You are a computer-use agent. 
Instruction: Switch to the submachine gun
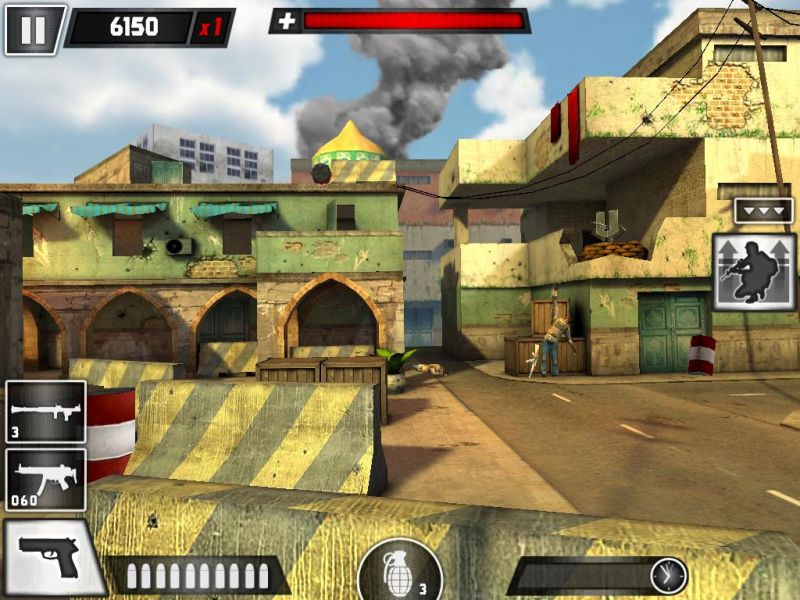point(46,479)
